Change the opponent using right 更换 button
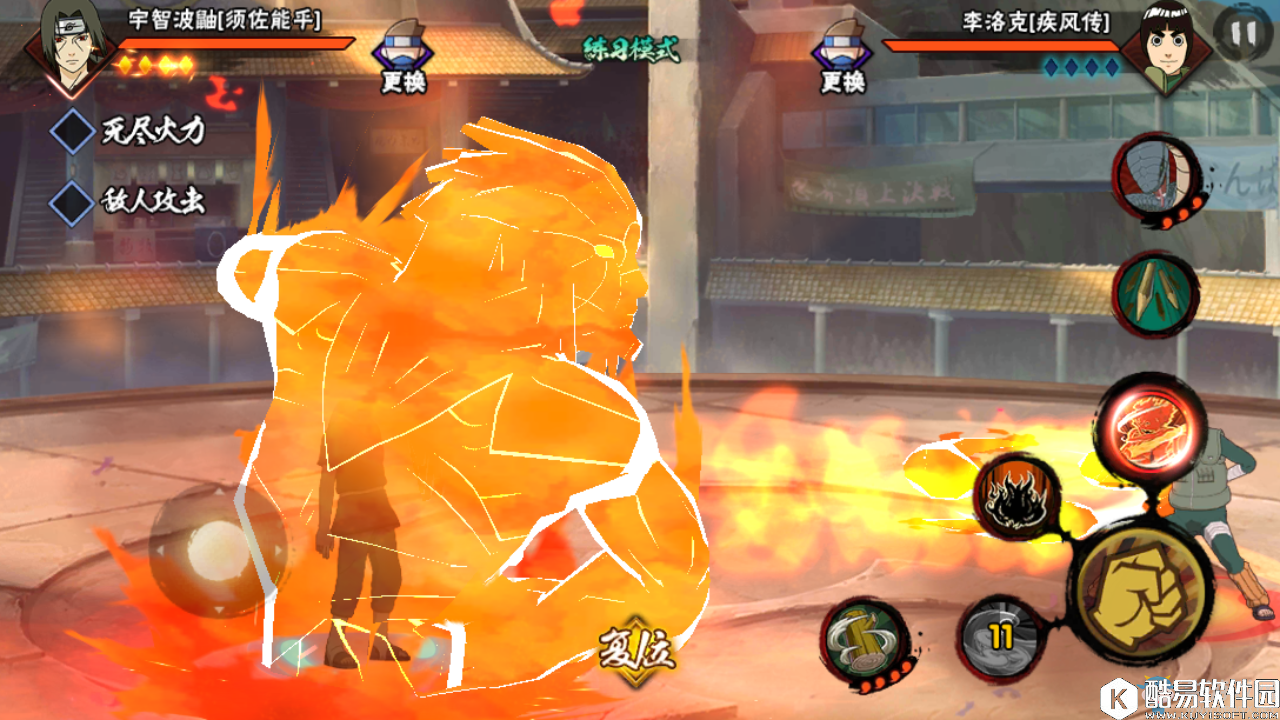 point(843,58)
